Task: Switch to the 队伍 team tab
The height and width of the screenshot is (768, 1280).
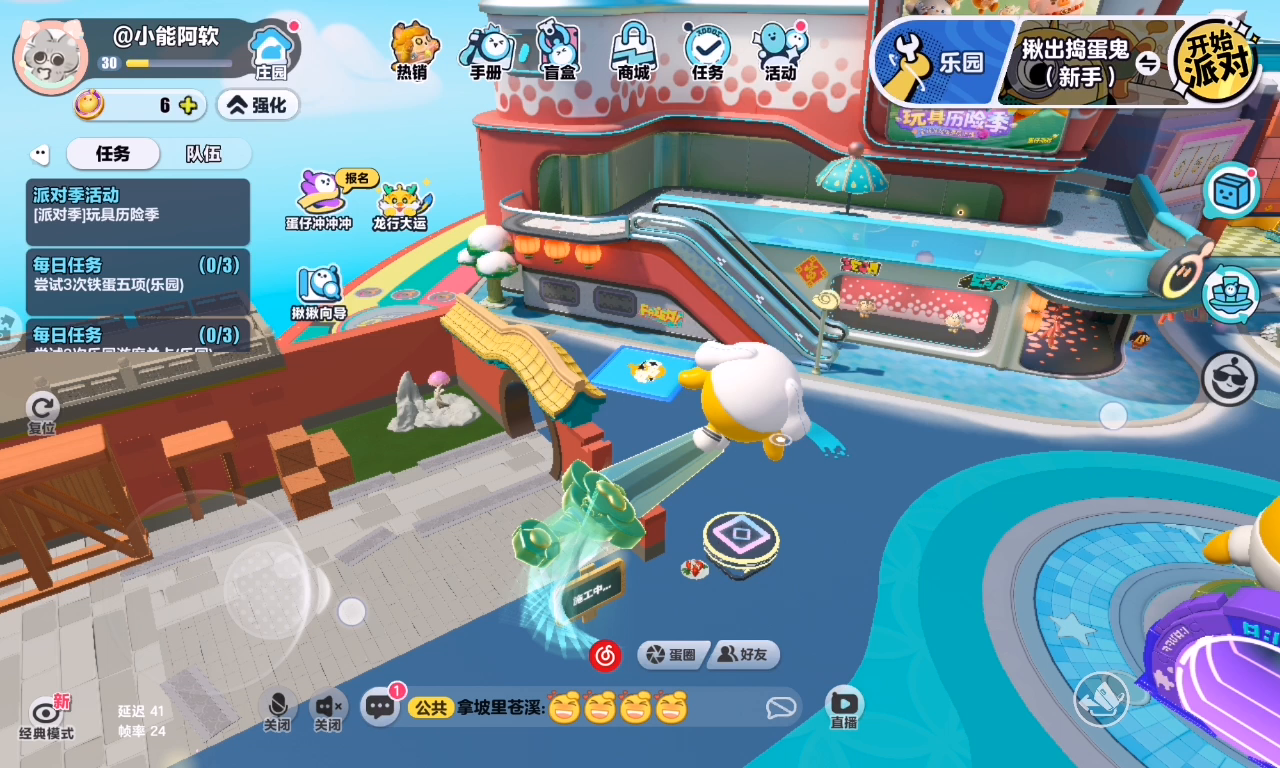Action: tap(203, 154)
